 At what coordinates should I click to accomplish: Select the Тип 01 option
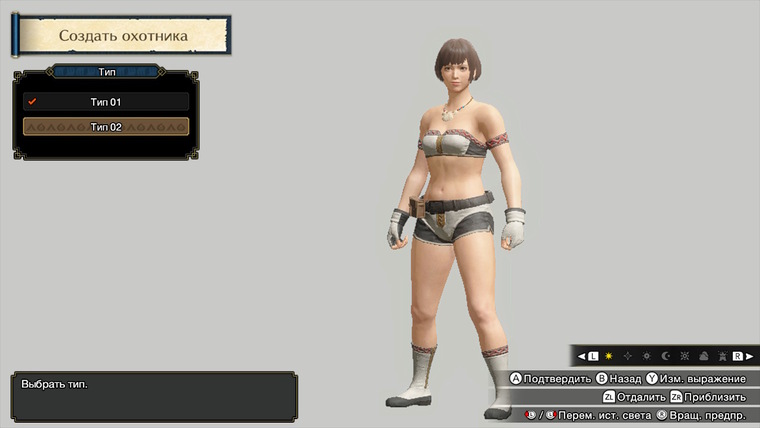[106, 101]
